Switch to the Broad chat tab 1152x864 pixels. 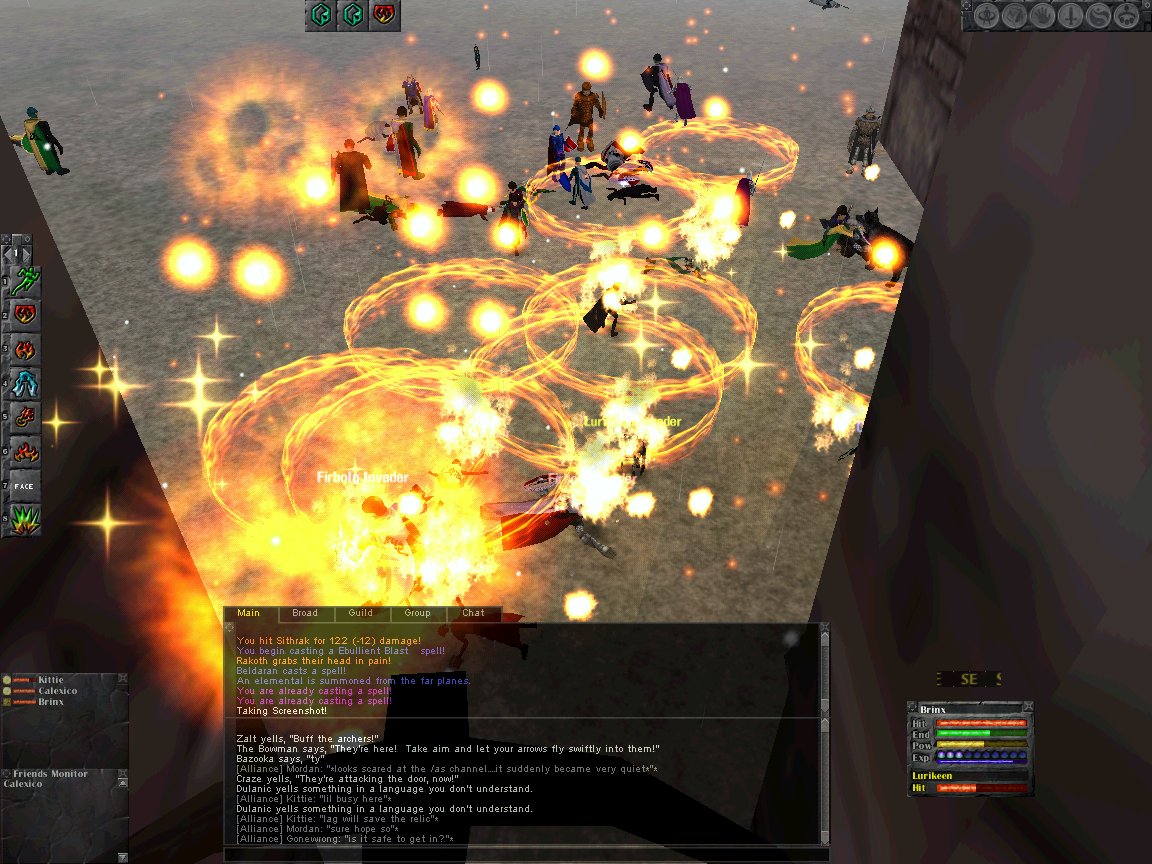click(305, 613)
